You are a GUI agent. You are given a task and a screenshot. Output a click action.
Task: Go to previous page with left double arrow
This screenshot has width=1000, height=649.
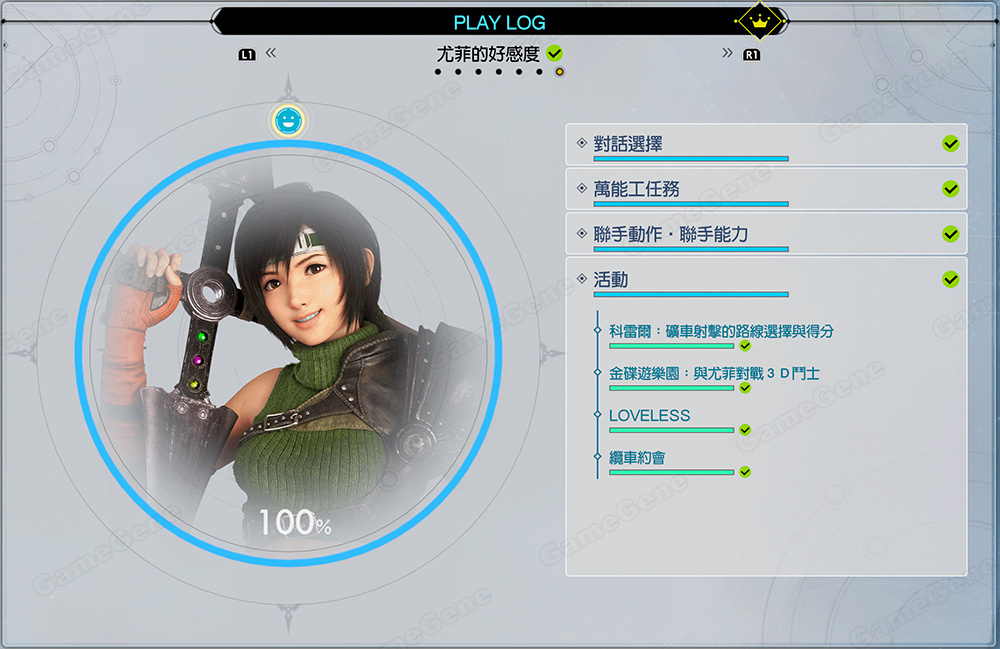point(271,53)
